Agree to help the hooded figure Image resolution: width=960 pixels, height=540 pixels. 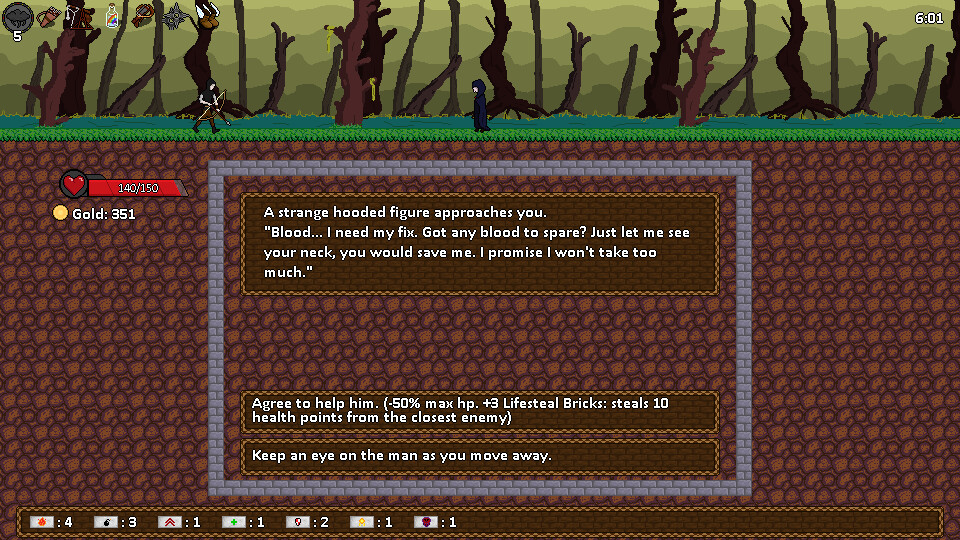coord(480,410)
